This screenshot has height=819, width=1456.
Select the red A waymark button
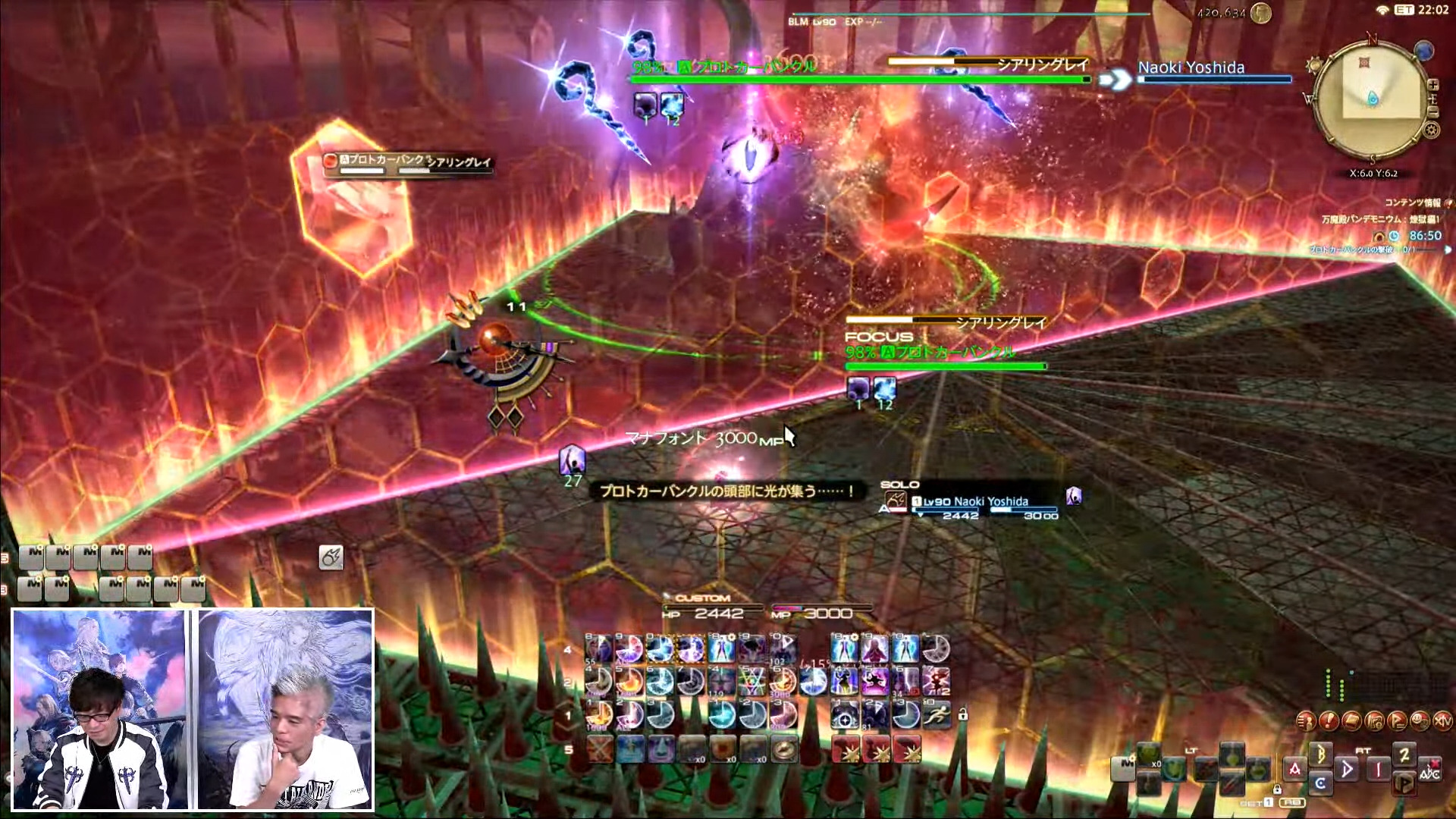tap(1294, 768)
